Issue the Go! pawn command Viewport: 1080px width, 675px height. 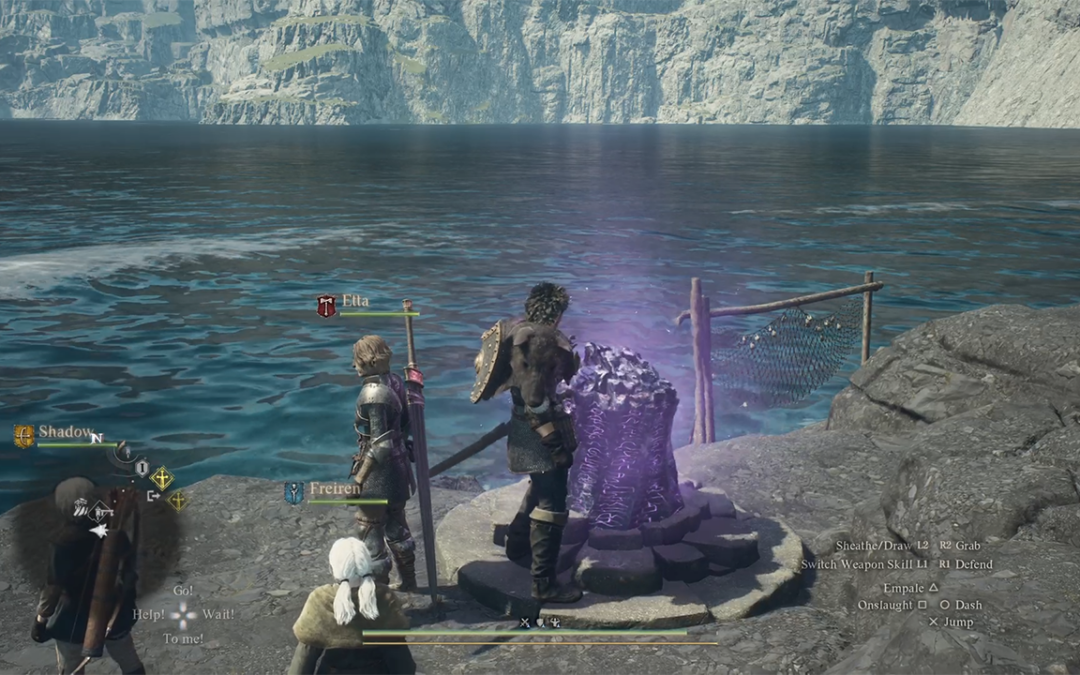tap(183, 590)
